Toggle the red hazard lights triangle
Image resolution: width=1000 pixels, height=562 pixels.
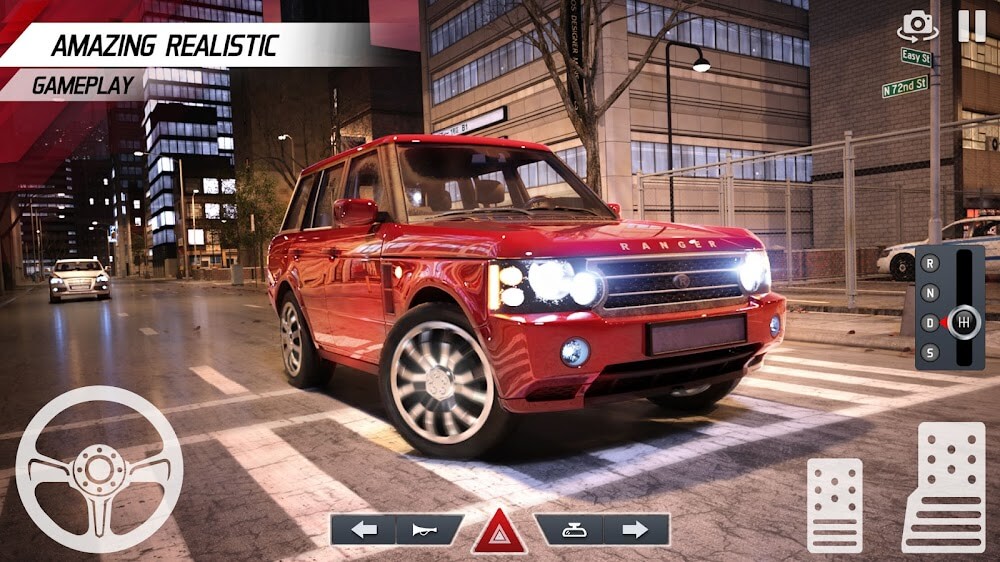click(499, 532)
